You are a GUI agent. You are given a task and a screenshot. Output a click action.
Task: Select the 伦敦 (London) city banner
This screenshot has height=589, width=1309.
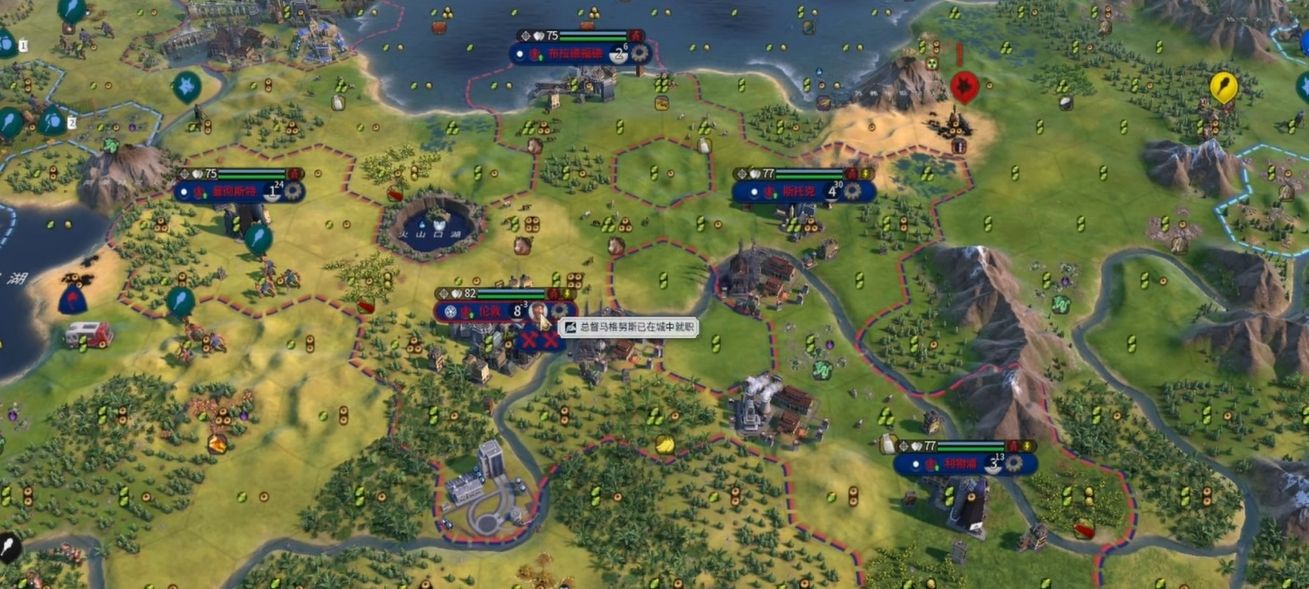click(490, 311)
